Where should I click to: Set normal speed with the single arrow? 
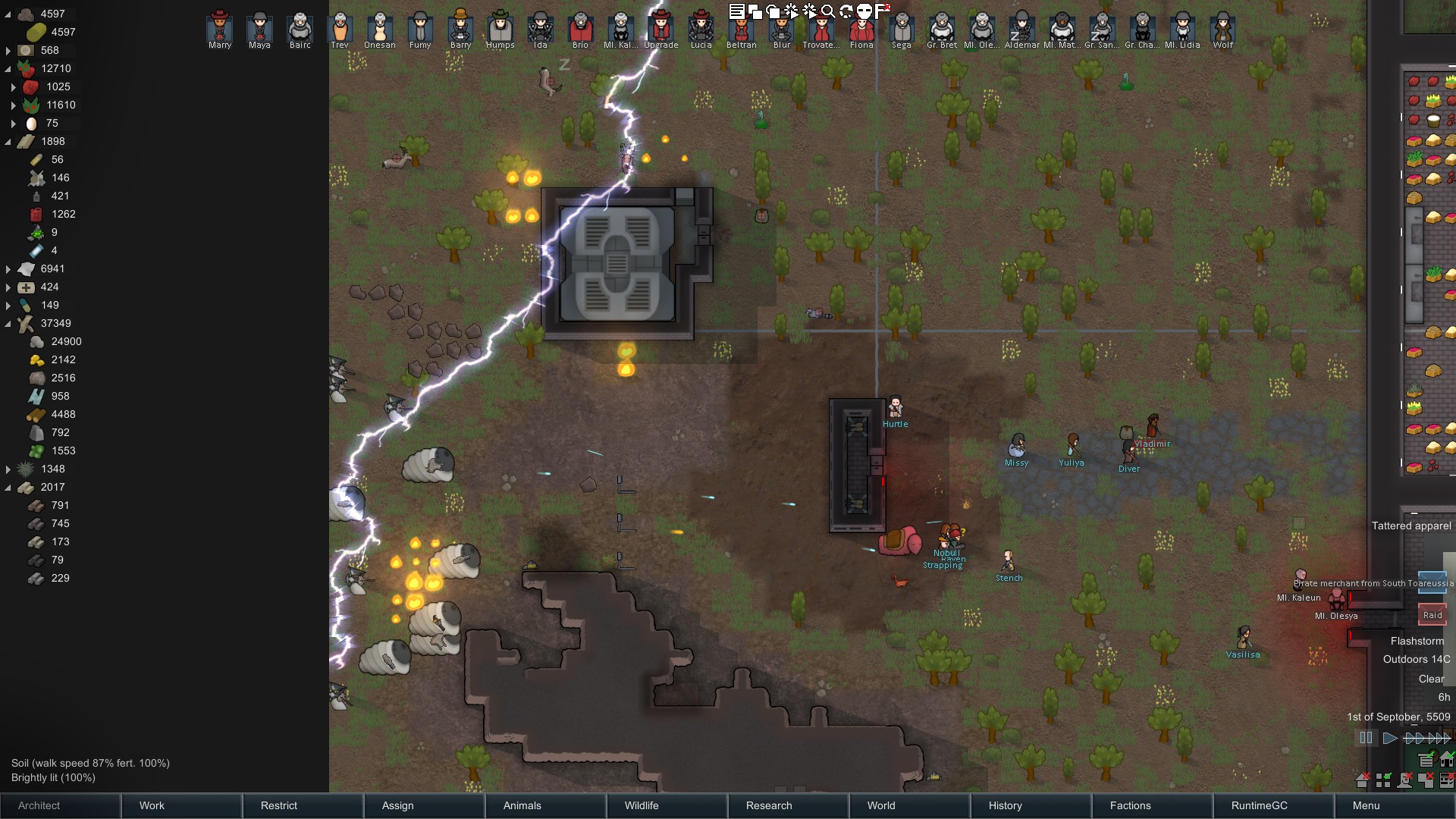point(1390,738)
